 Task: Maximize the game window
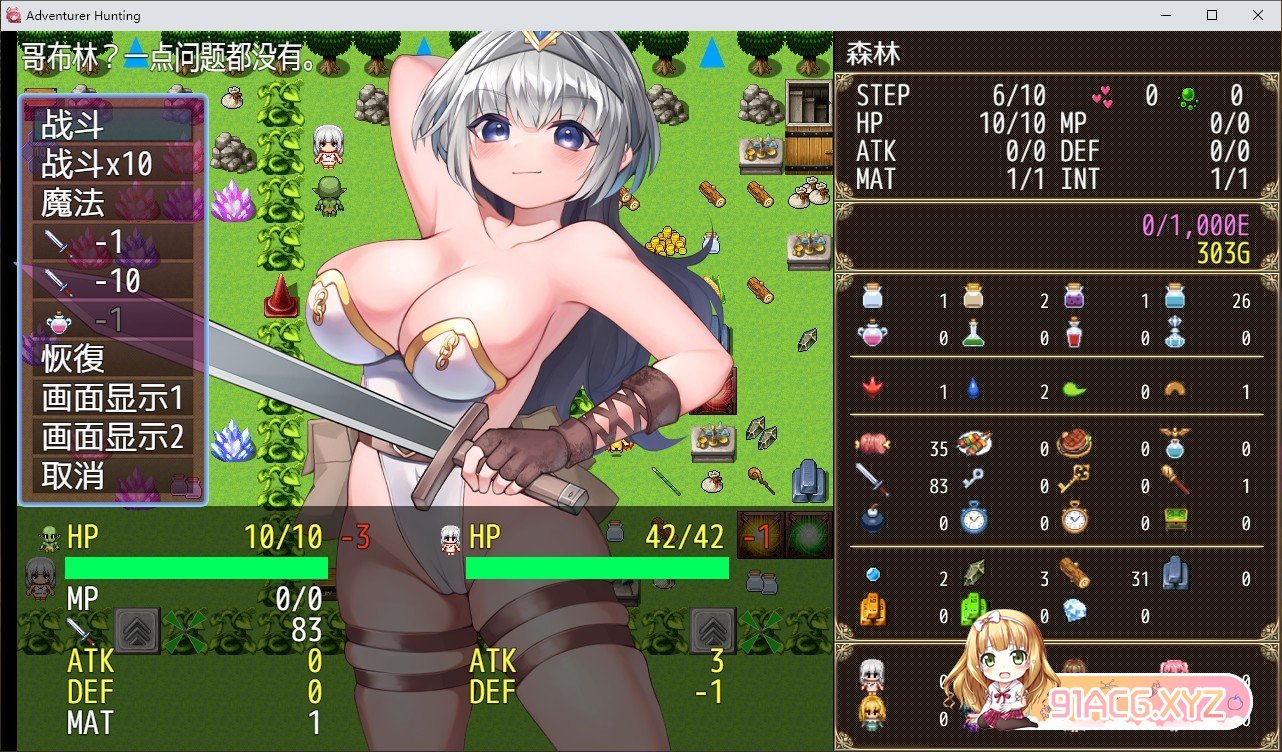(x=1211, y=15)
